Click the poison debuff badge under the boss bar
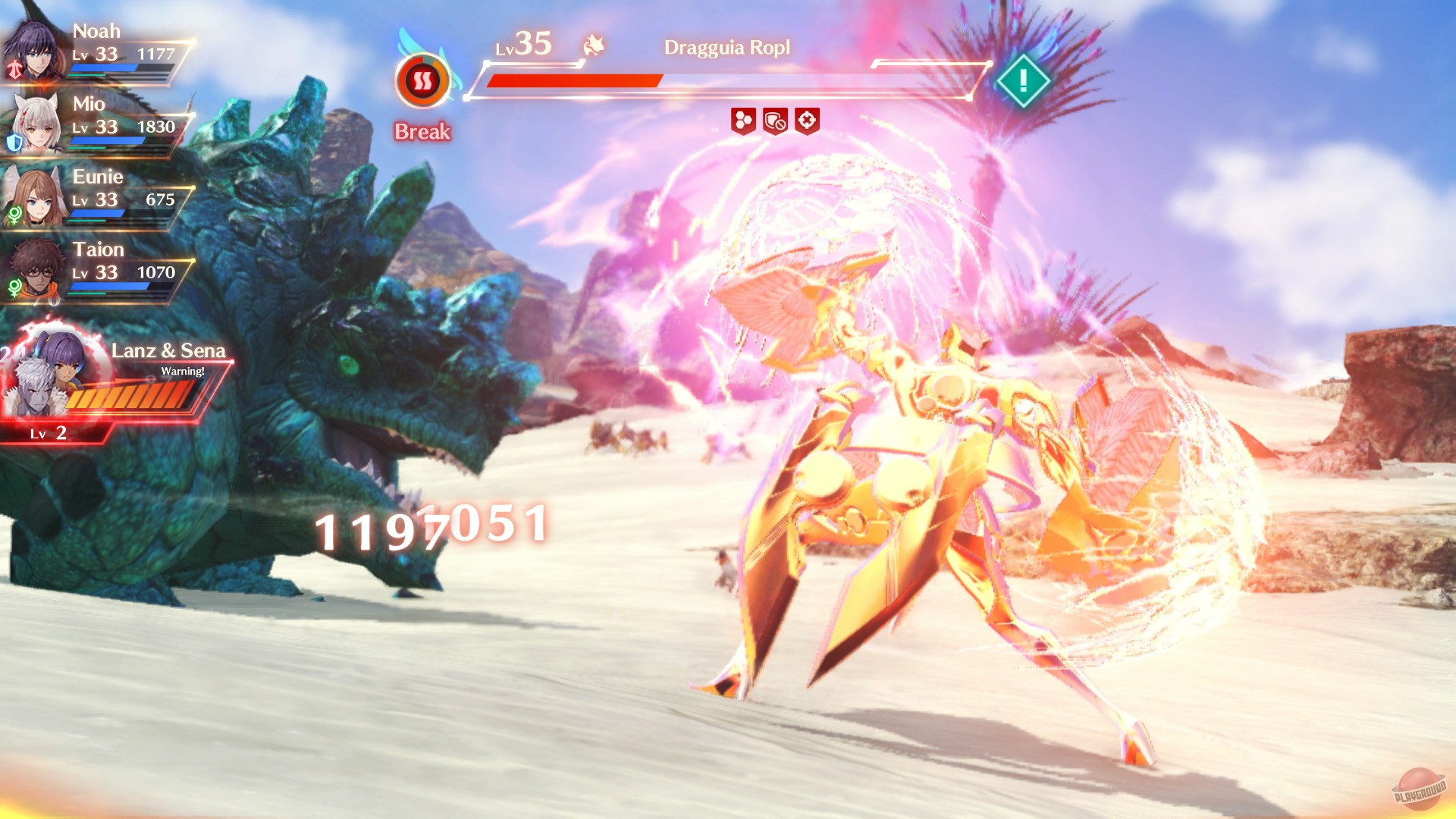This screenshot has height=819, width=1456. (x=743, y=121)
